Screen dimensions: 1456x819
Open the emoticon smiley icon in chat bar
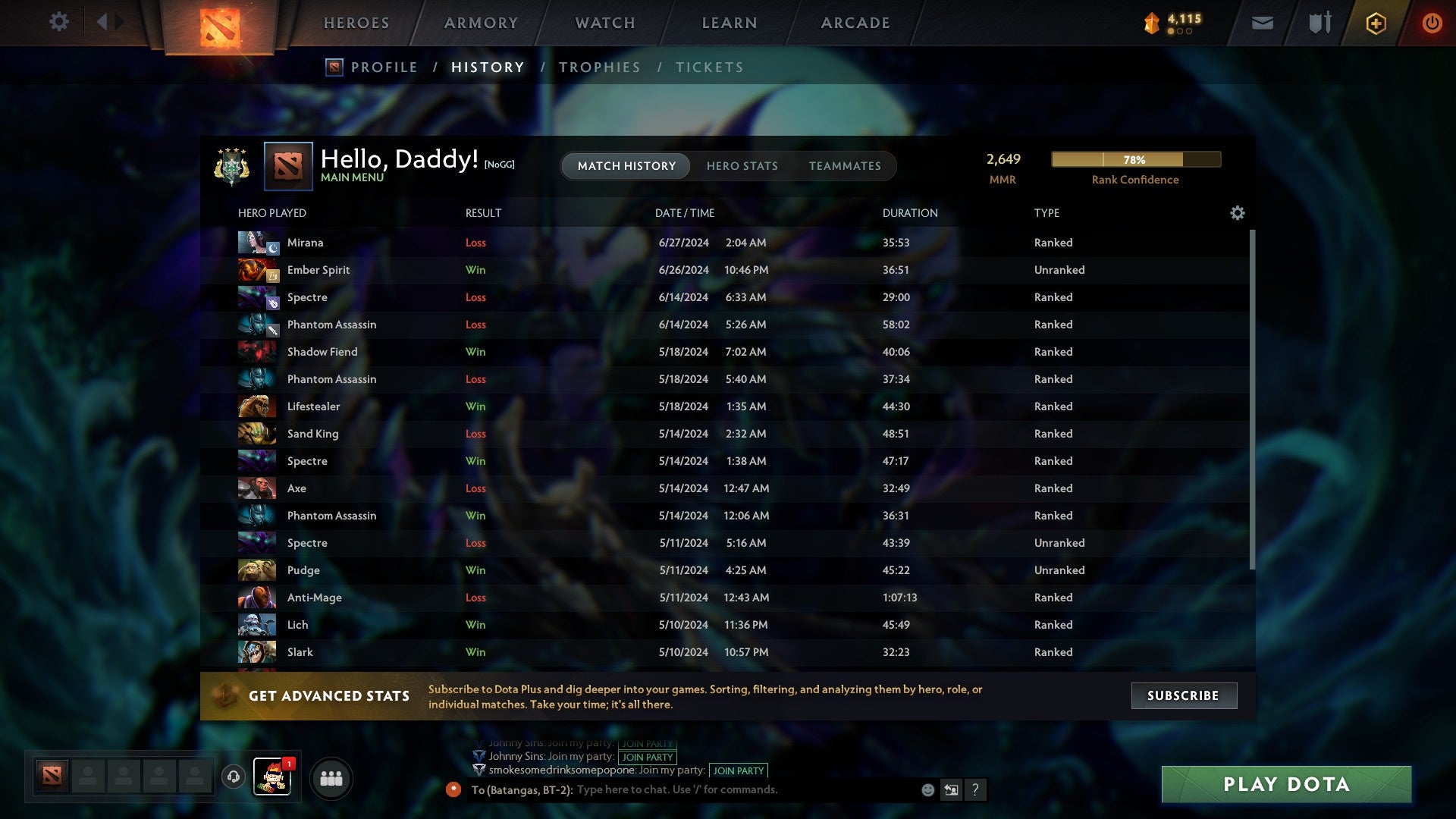click(927, 789)
